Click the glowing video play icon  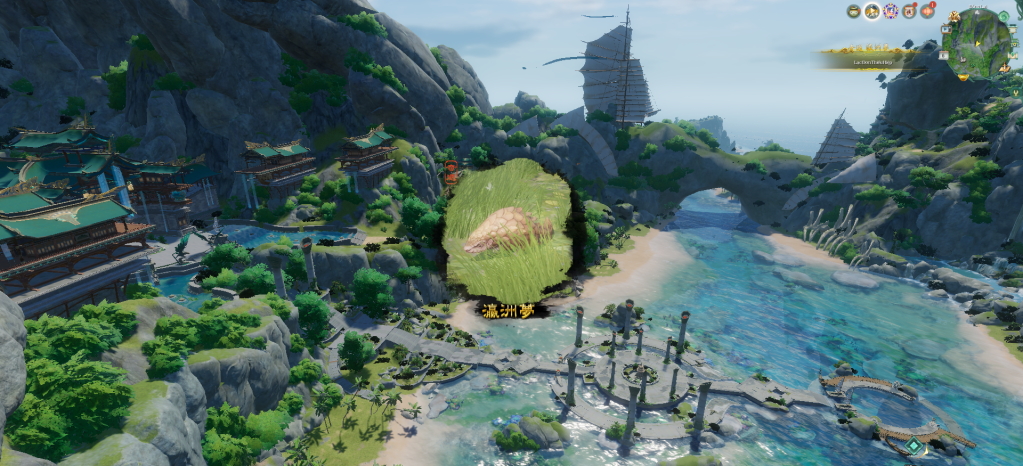point(871,11)
